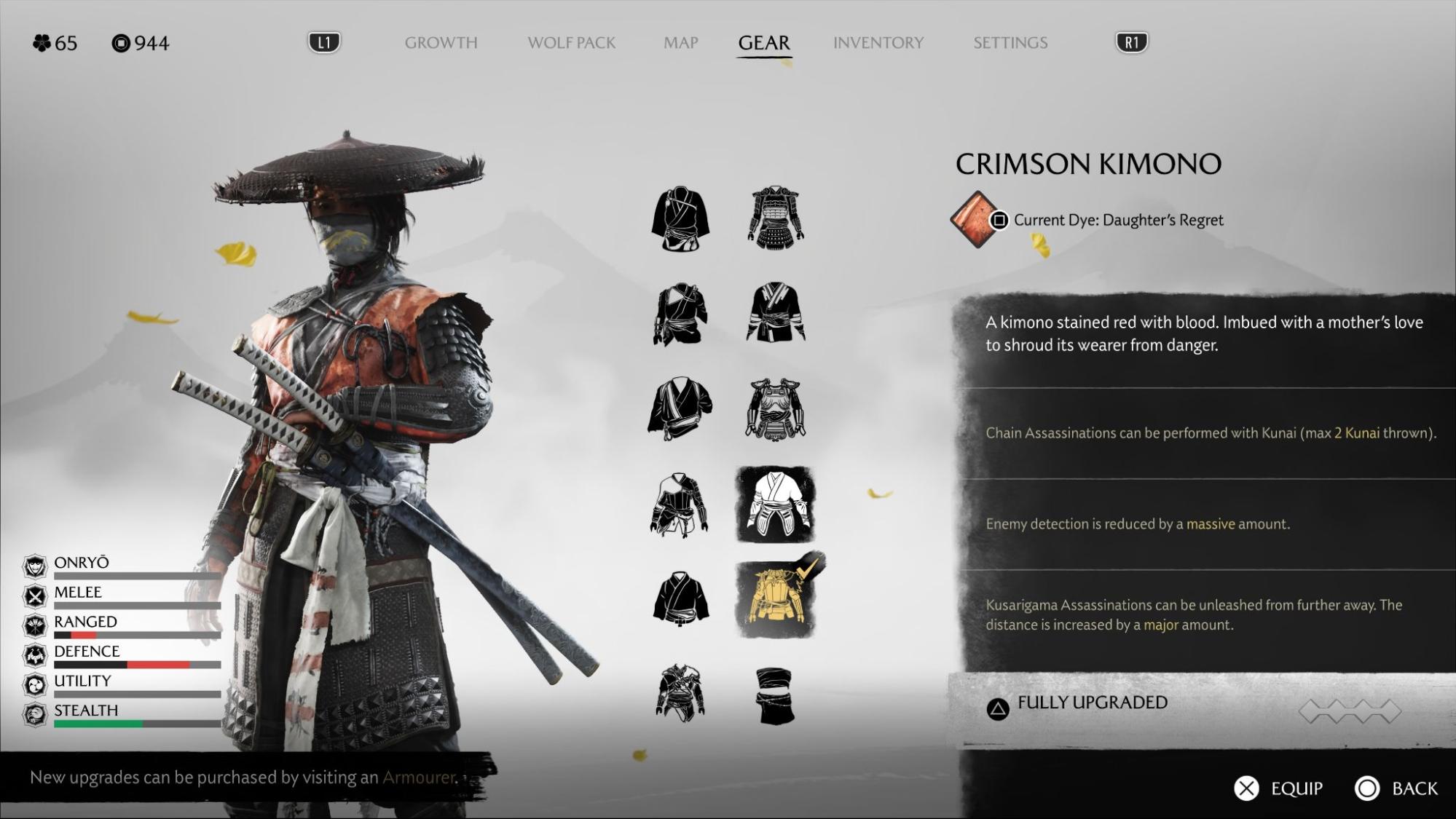The width and height of the screenshot is (1456, 819).
Task: Select the Gear tab
Action: tap(763, 43)
